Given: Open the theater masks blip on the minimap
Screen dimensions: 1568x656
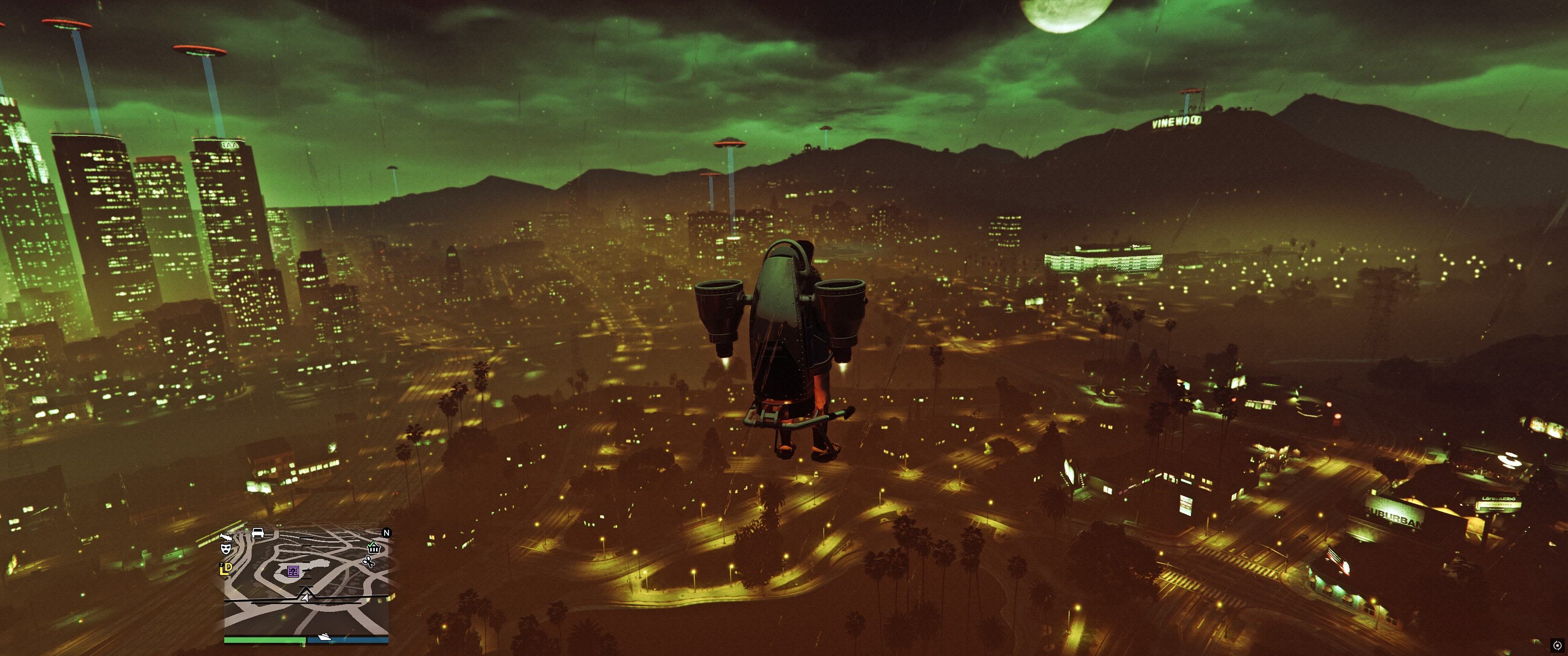Looking at the screenshot, I should click(x=227, y=549).
